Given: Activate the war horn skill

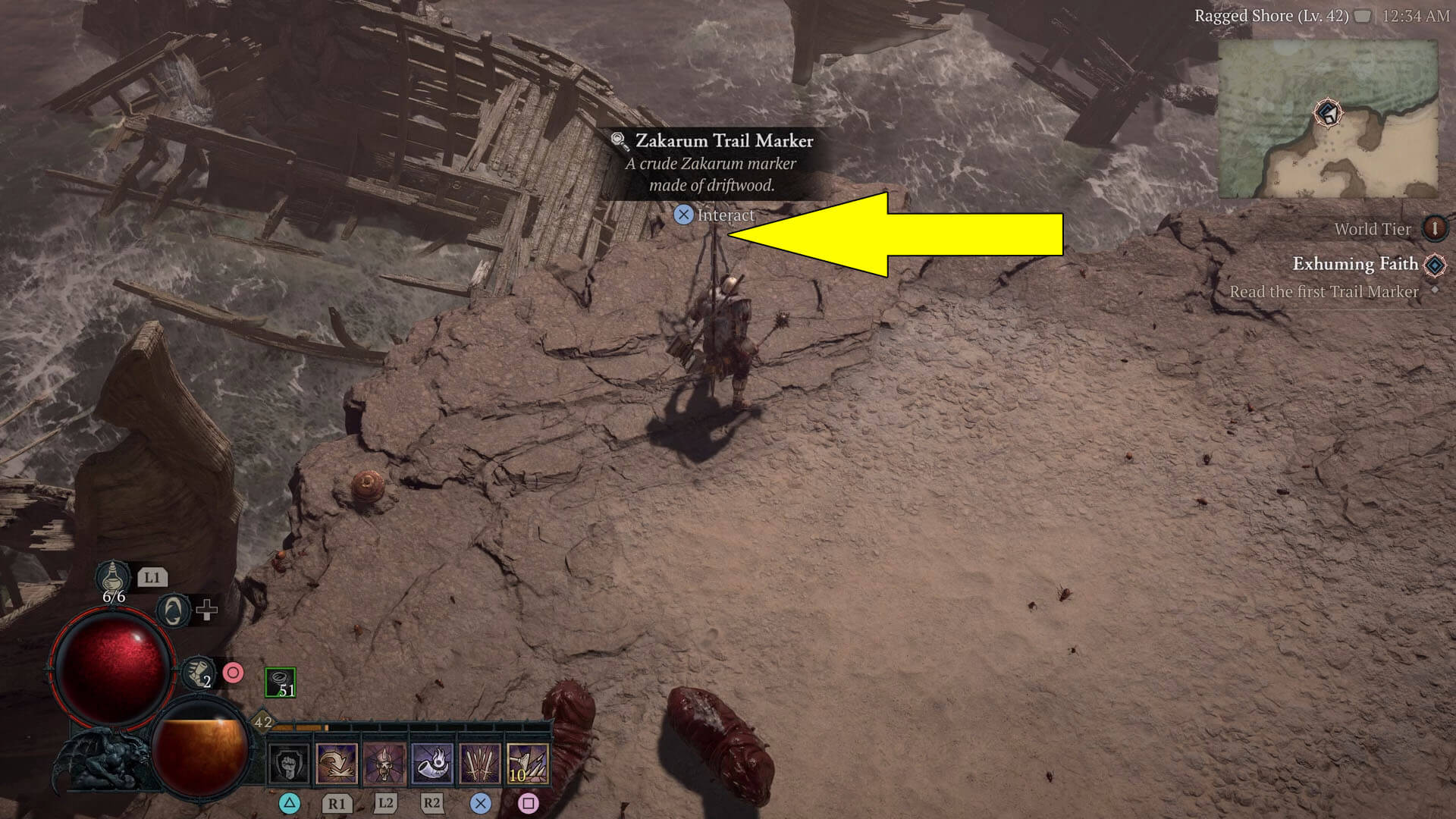Looking at the screenshot, I should point(432,764).
